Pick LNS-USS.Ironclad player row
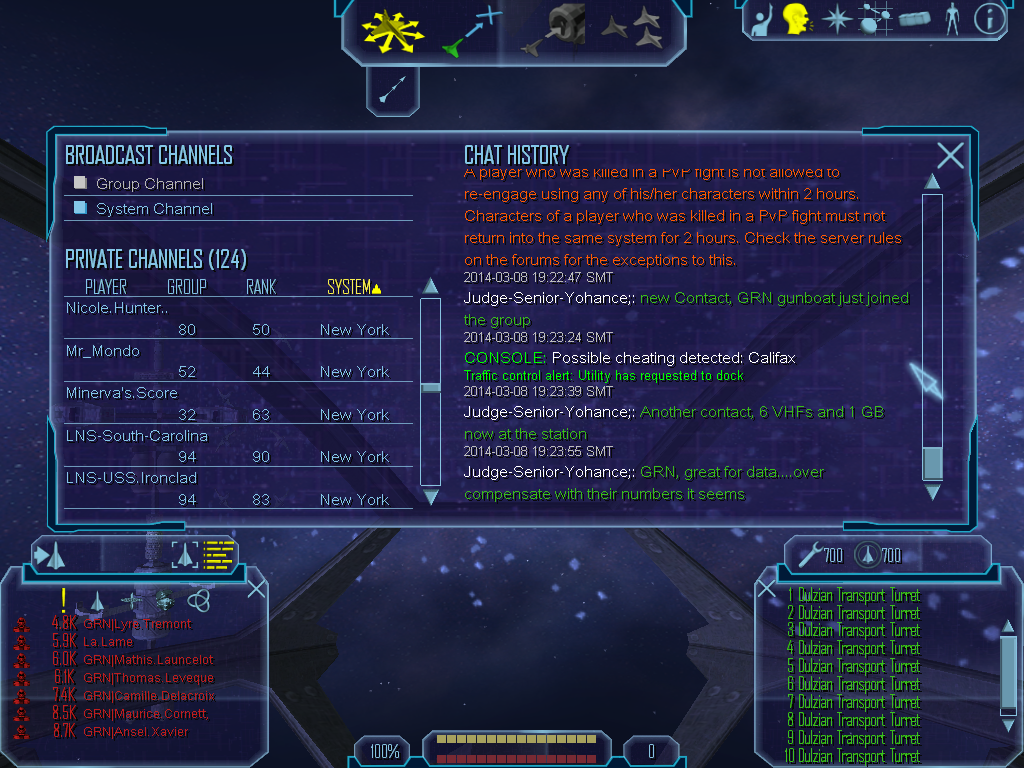1024x768 pixels. click(131, 478)
